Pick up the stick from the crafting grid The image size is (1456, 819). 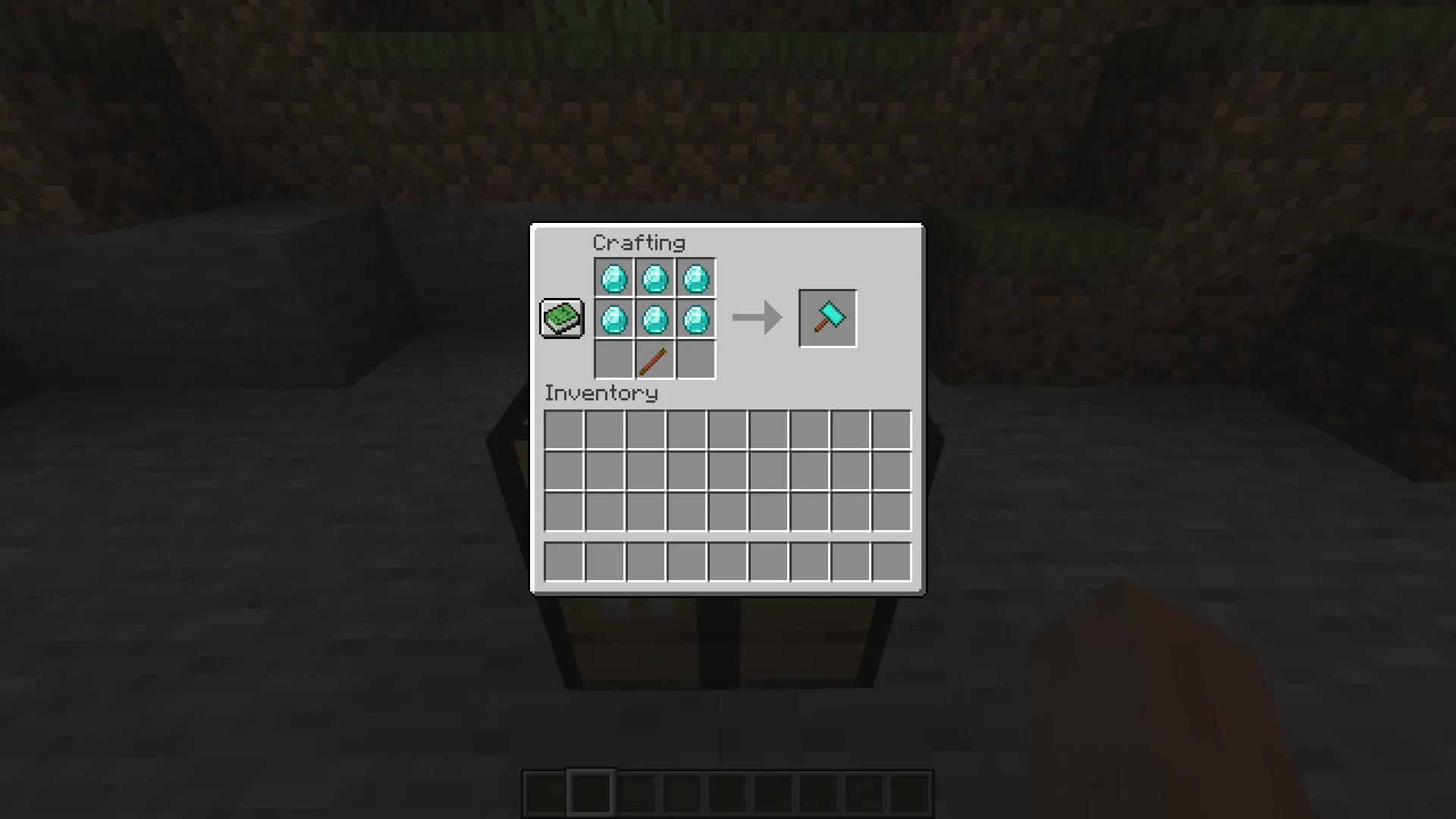point(655,359)
